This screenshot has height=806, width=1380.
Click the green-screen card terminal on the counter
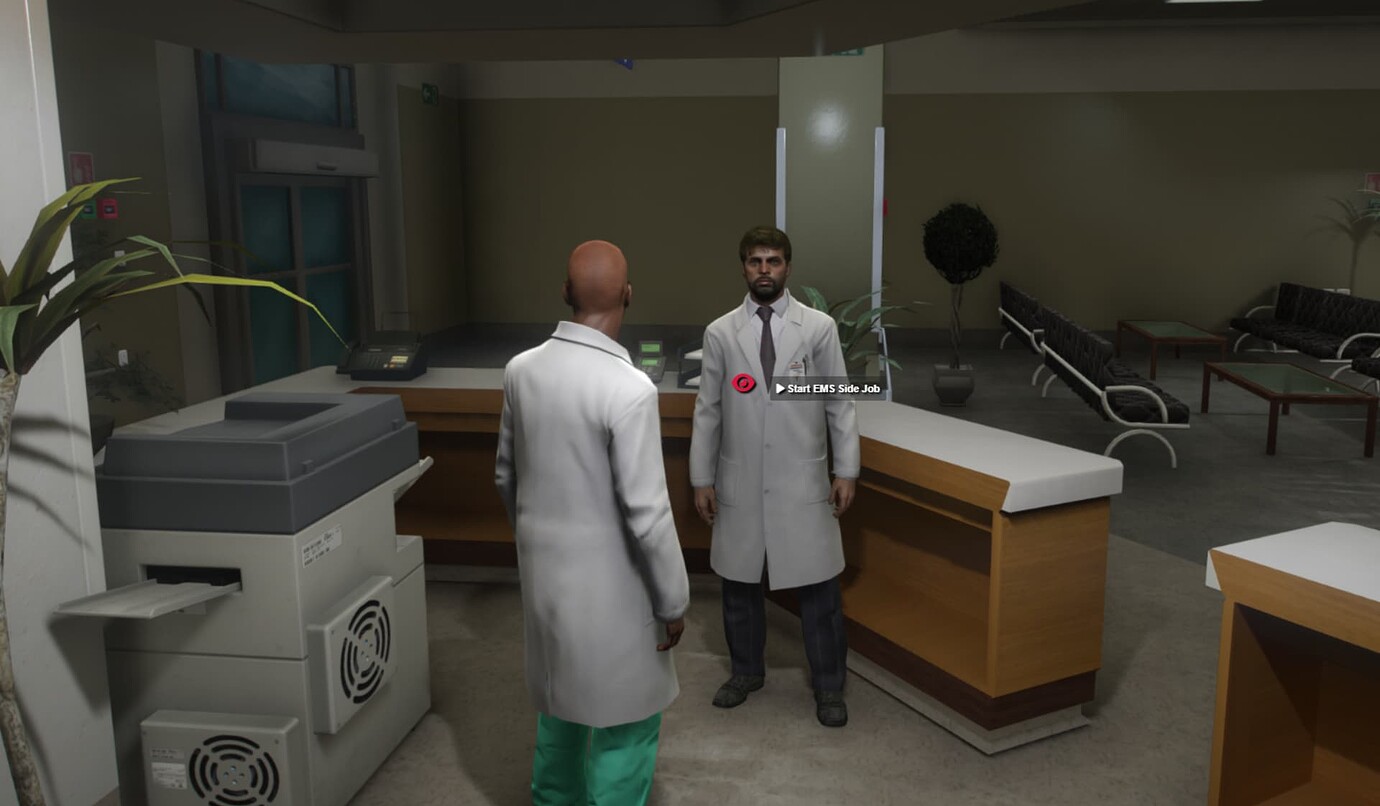pyautogui.click(x=650, y=347)
